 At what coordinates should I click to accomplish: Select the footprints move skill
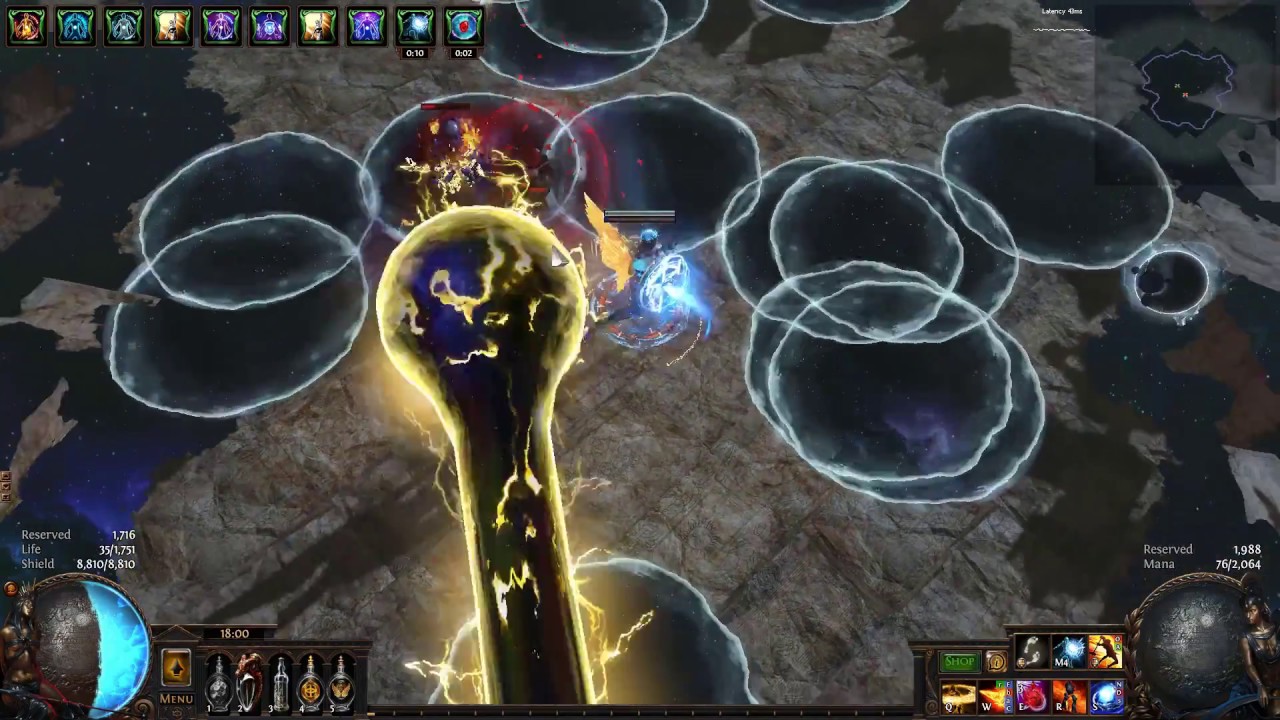[x=1031, y=653]
